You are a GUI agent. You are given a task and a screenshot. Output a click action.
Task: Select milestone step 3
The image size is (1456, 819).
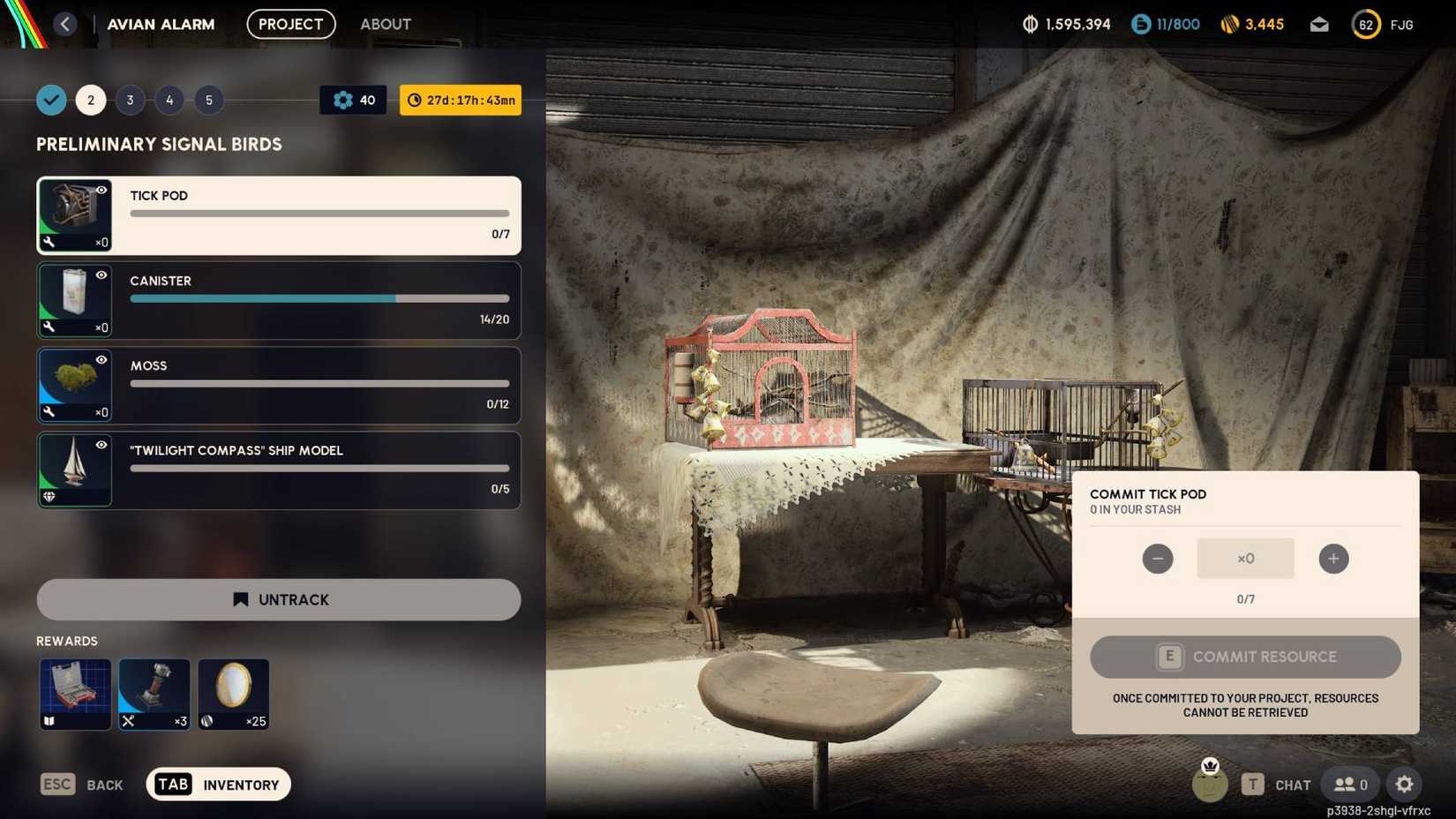[130, 100]
